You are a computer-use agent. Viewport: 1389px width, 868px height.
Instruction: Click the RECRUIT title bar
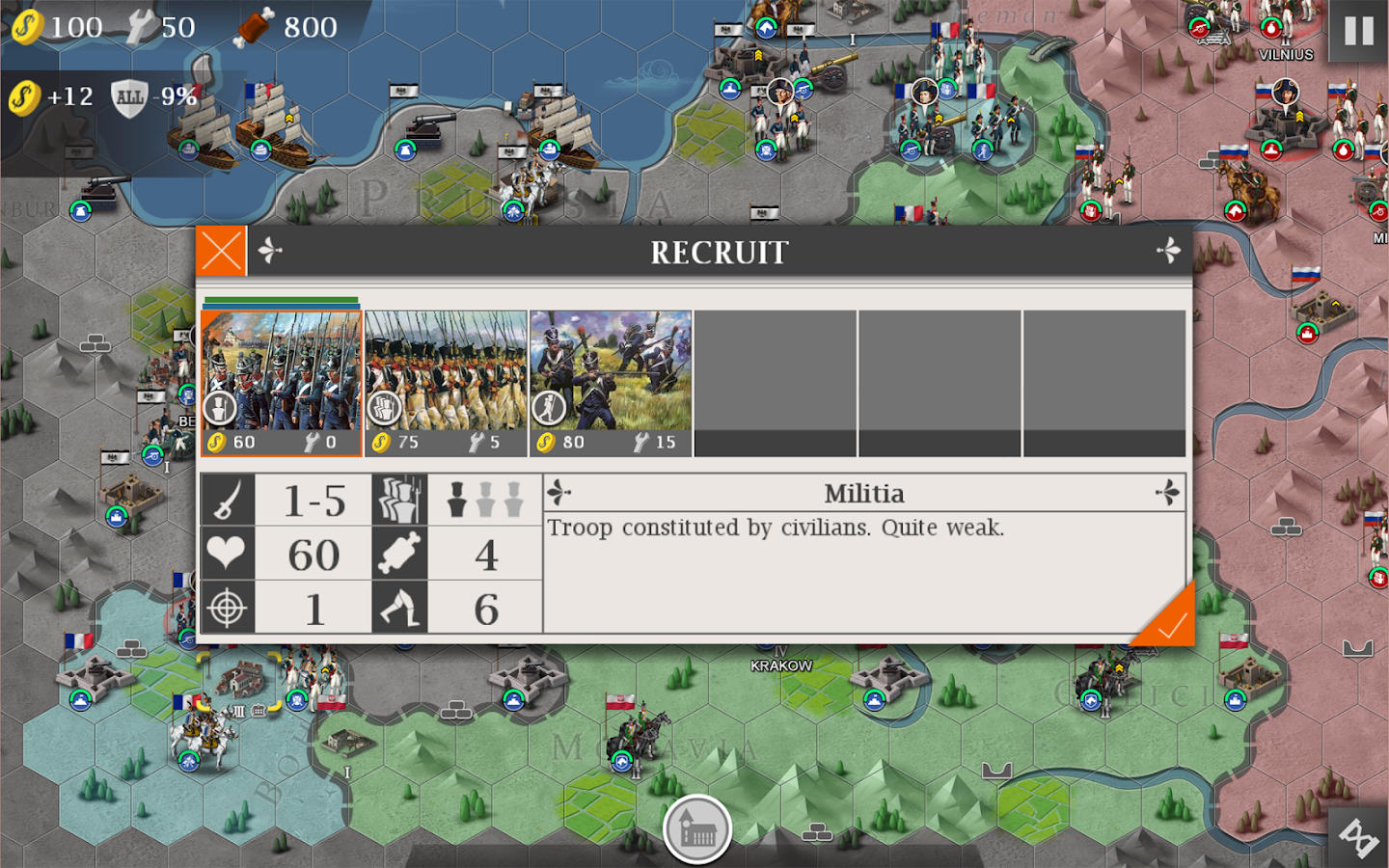click(718, 252)
